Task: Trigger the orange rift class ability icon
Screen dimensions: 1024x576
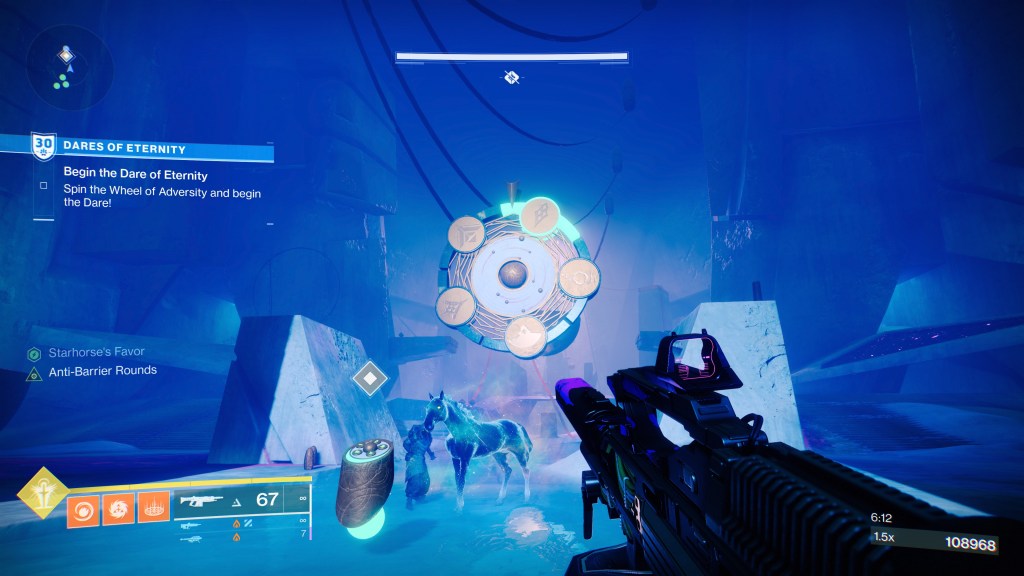Action: click(x=153, y=508)
